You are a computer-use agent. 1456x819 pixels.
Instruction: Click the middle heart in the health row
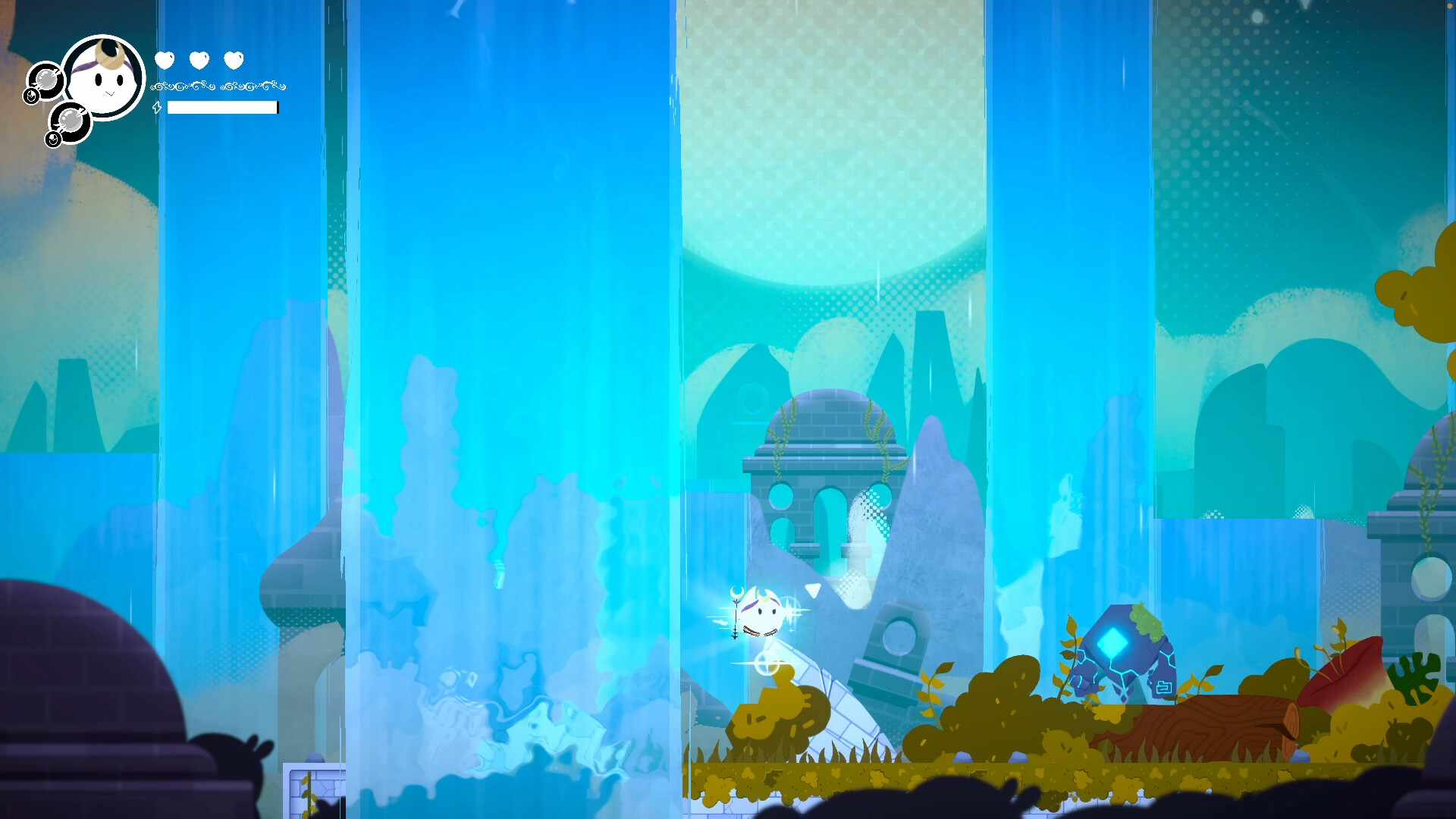click(x=199, y=59)
